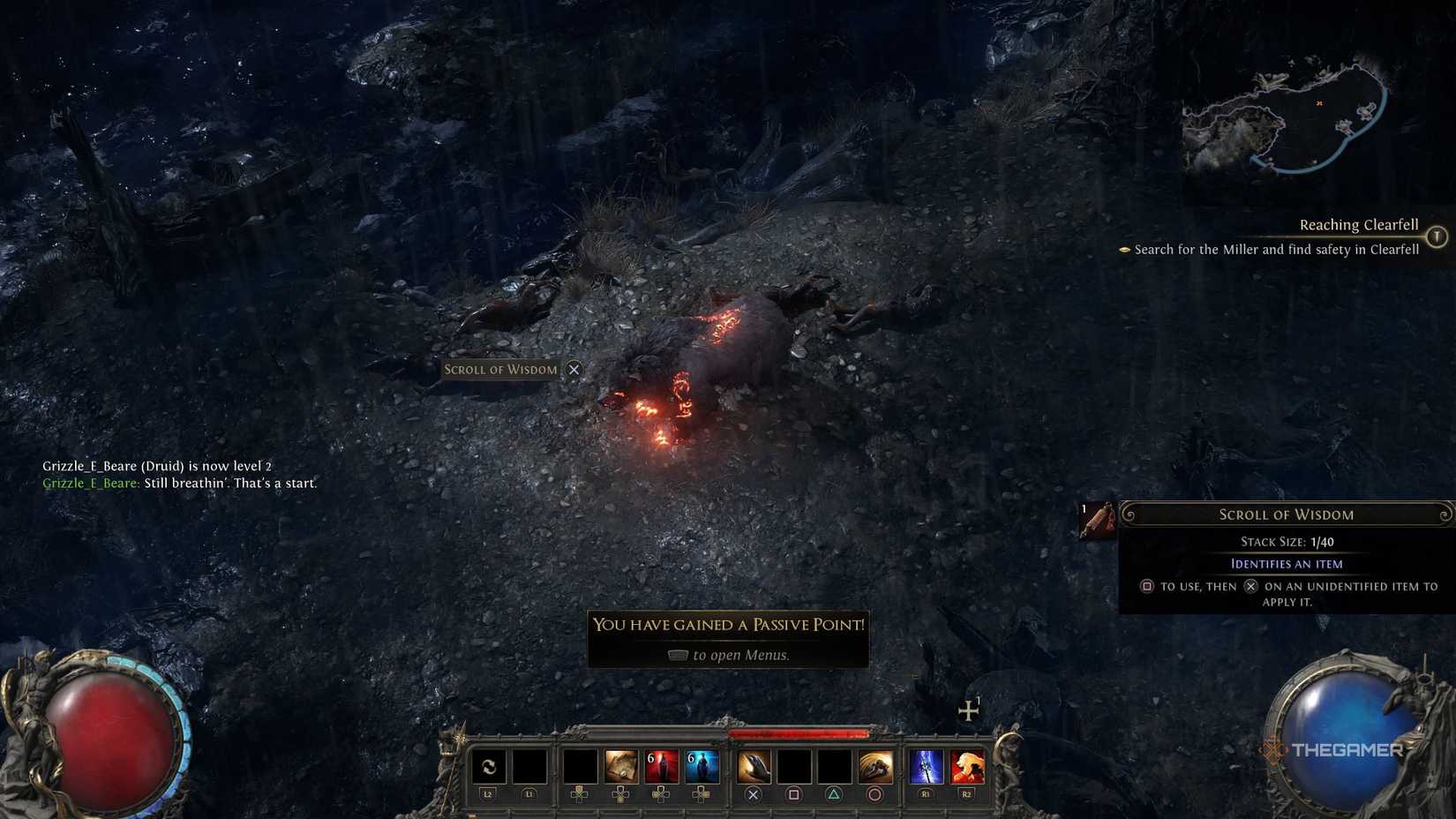1456x819 pixels.
Task: Use the scroll book skill icon near D-pad
Action: point(620,764)
